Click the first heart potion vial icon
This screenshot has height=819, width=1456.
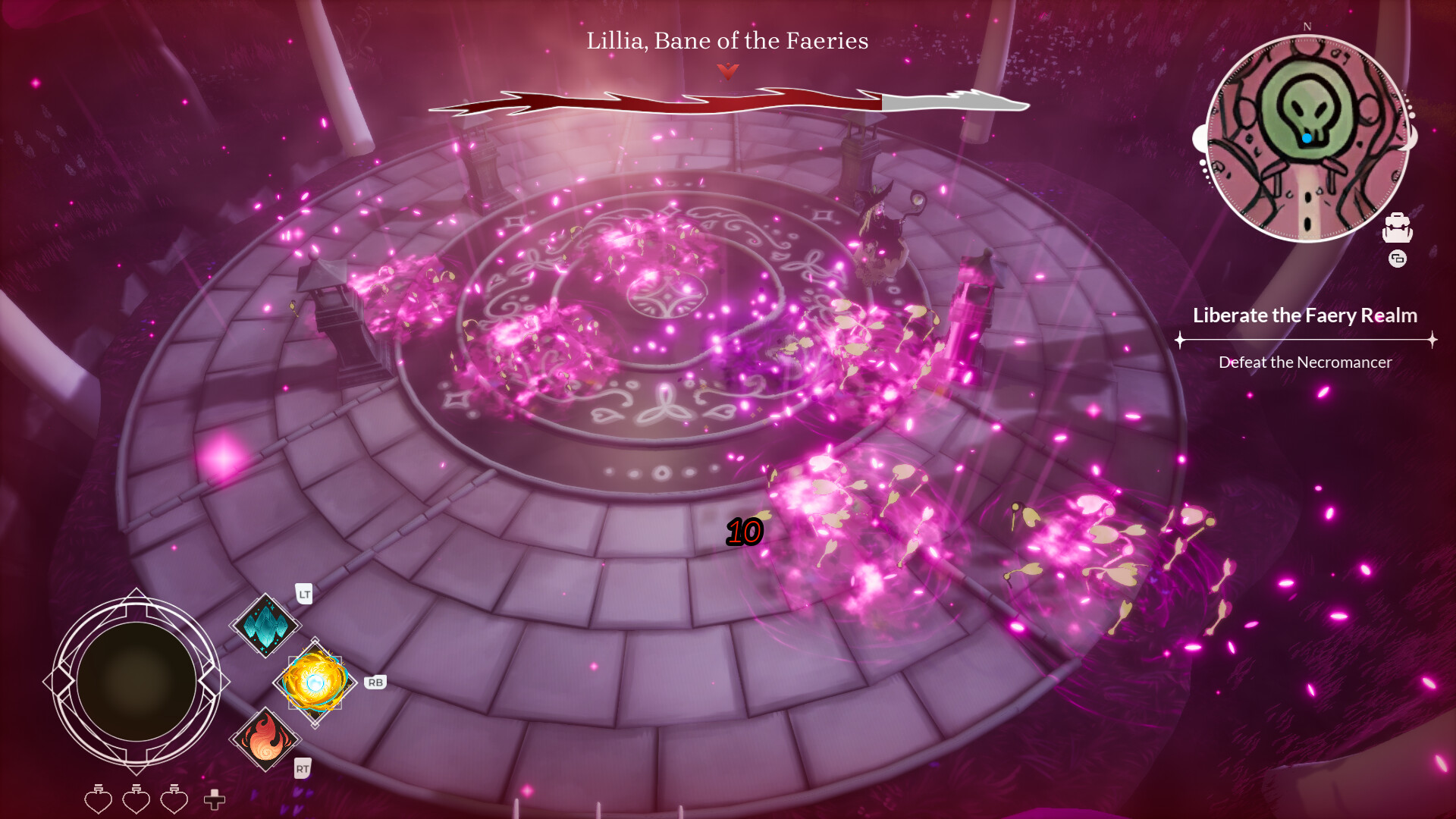click(x=97, y=799)
